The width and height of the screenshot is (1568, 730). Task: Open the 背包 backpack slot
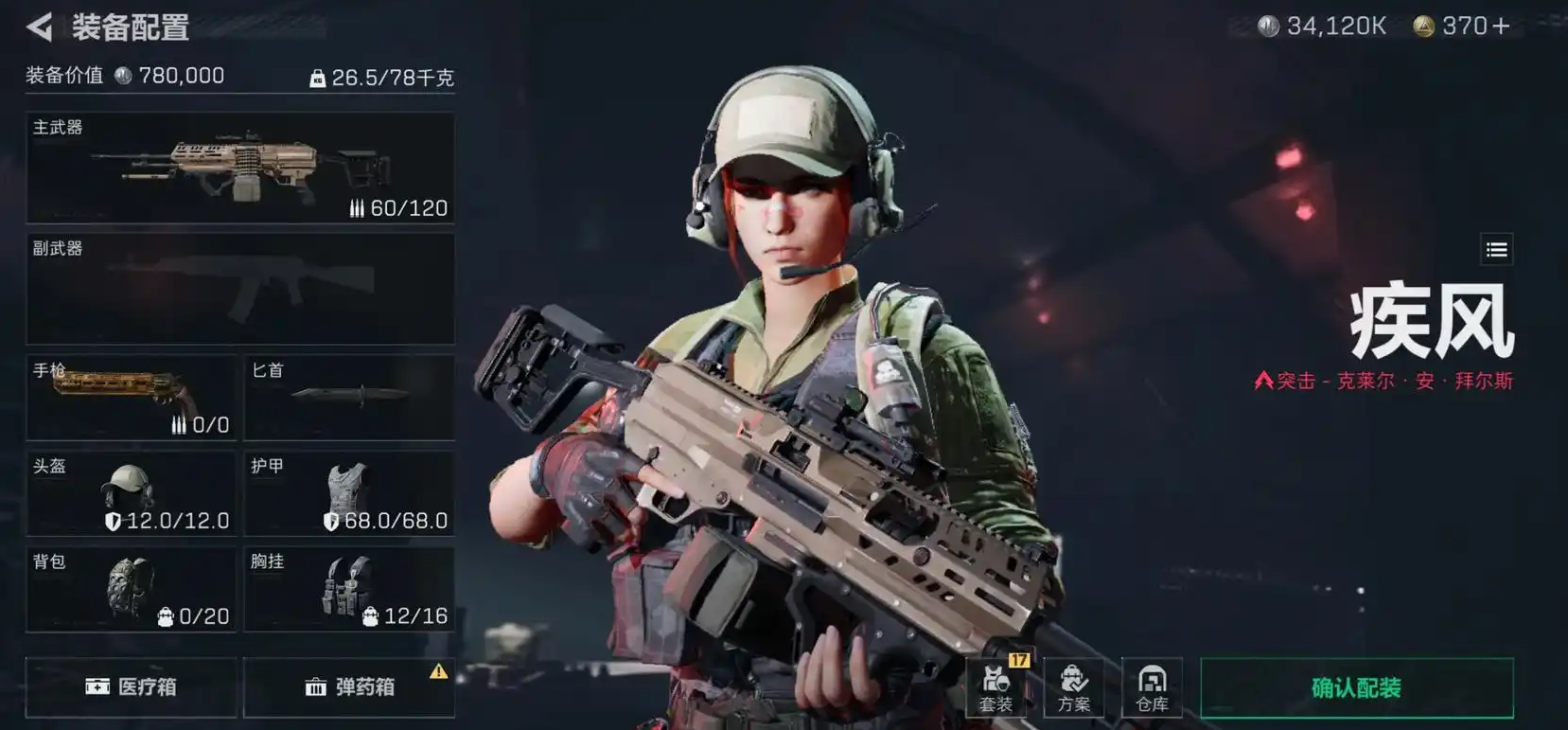(132, 589)
